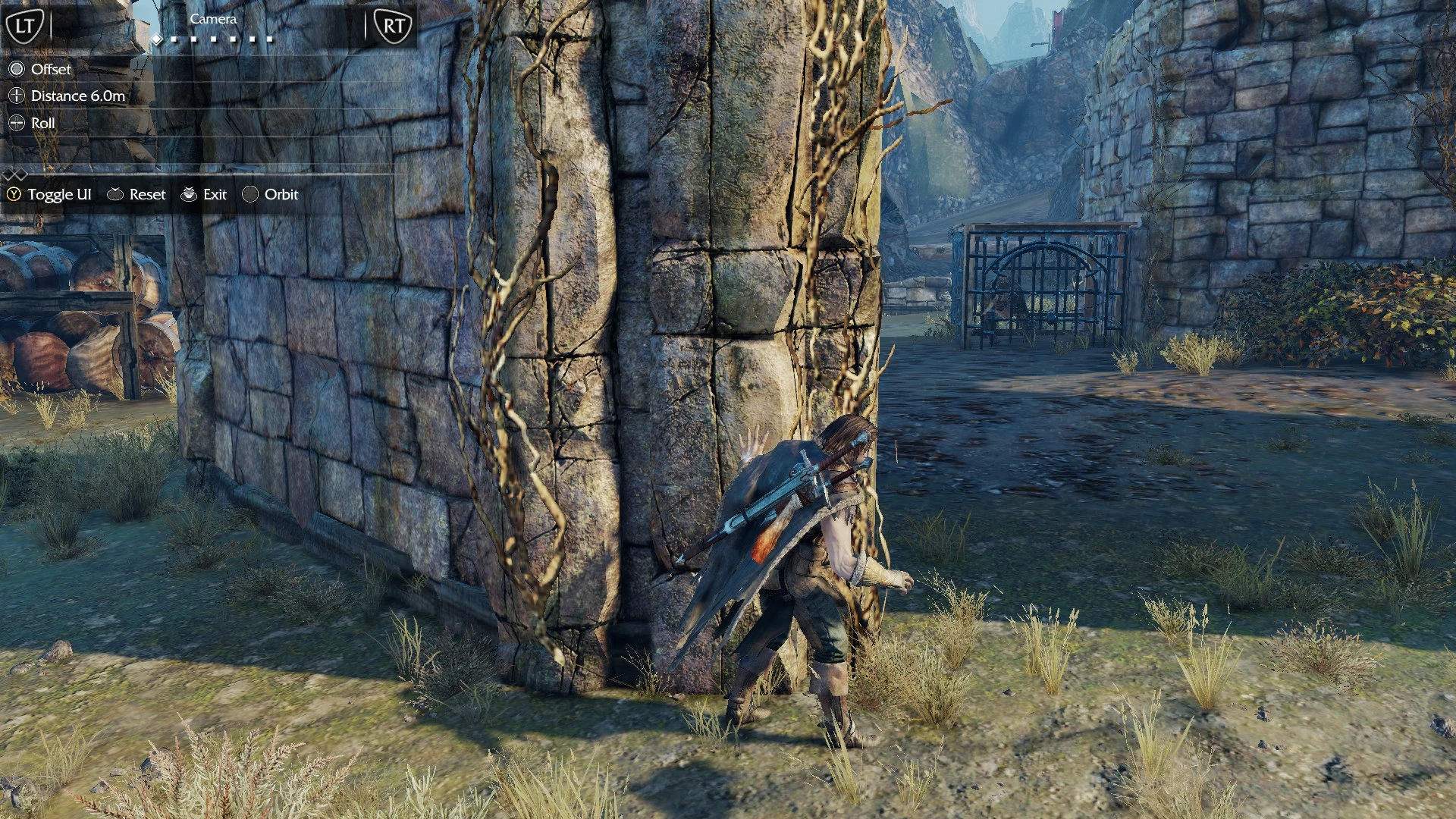Viewport: 1456px width, 819px height.
Task: Click the right stick icon beside Orbit
Action: (x=250, y=195)
